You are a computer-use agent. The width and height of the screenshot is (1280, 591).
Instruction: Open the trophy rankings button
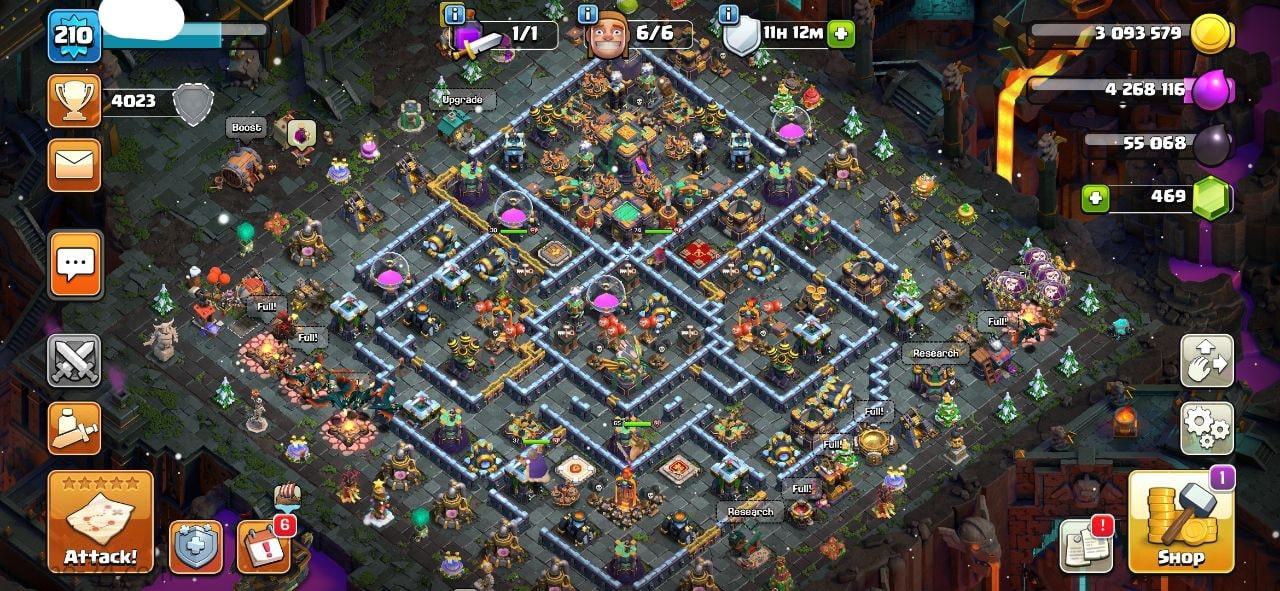(75, 100)
